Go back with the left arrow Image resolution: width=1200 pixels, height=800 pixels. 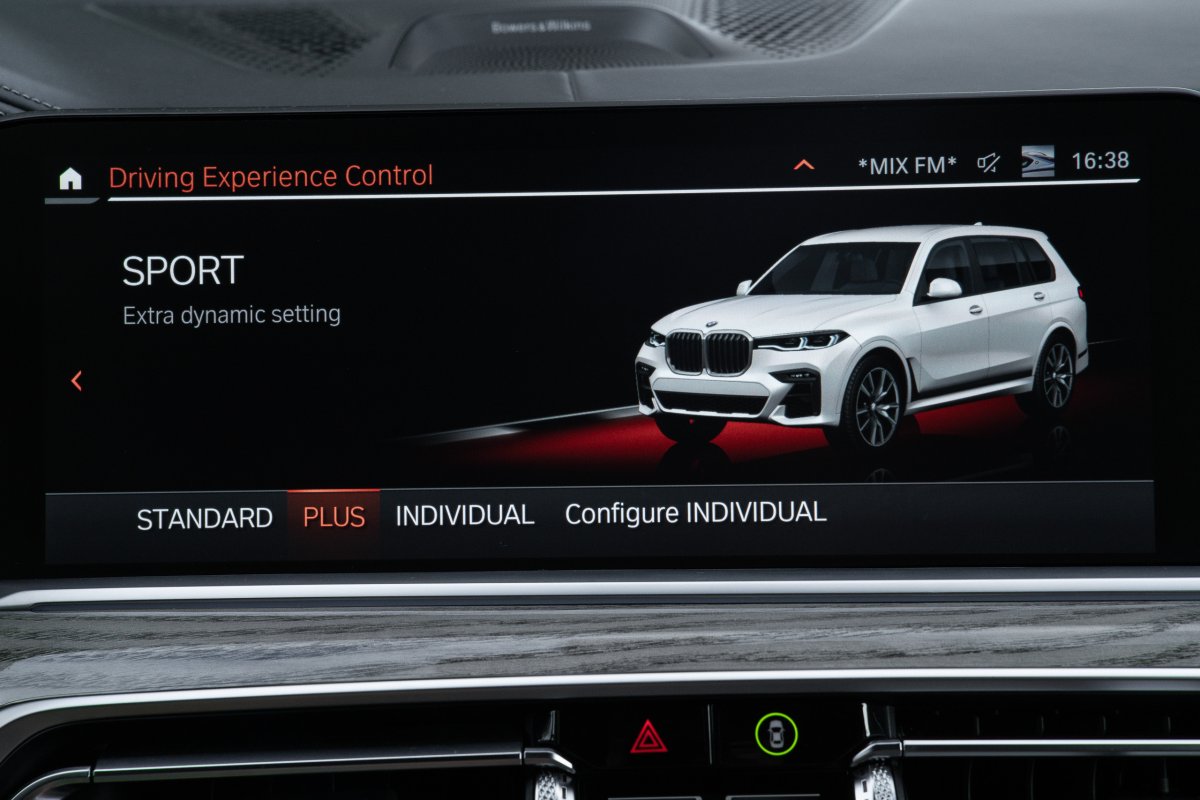pos(77,380)
